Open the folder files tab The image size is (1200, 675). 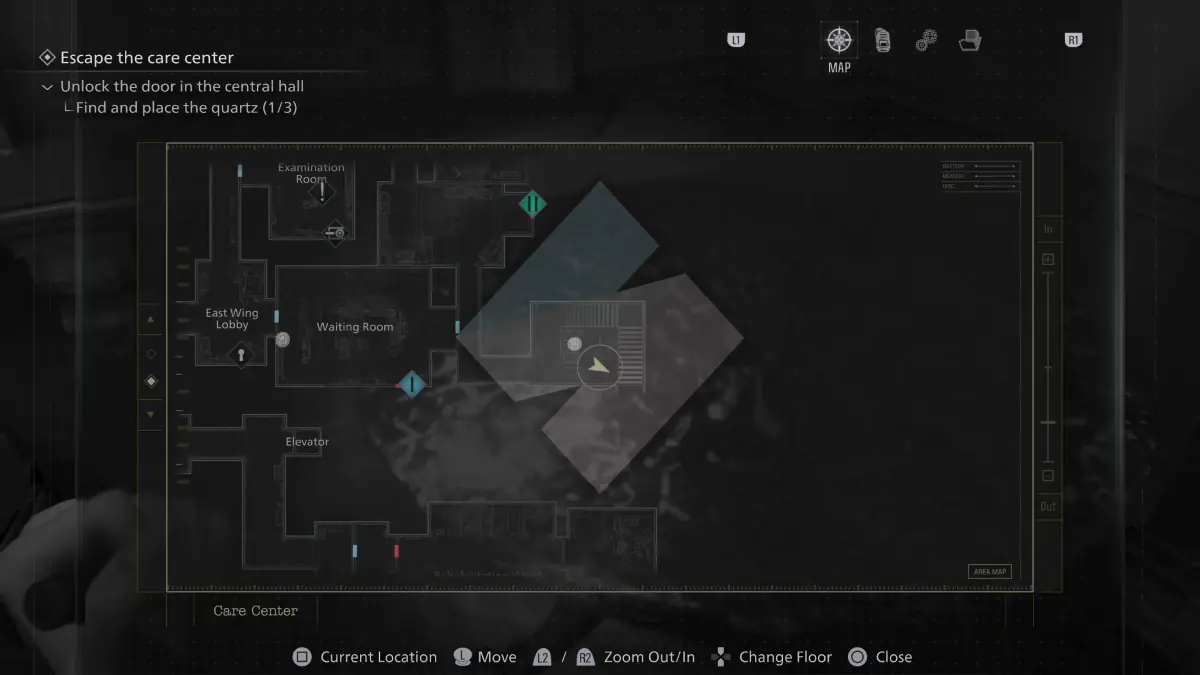click(969, 40)
